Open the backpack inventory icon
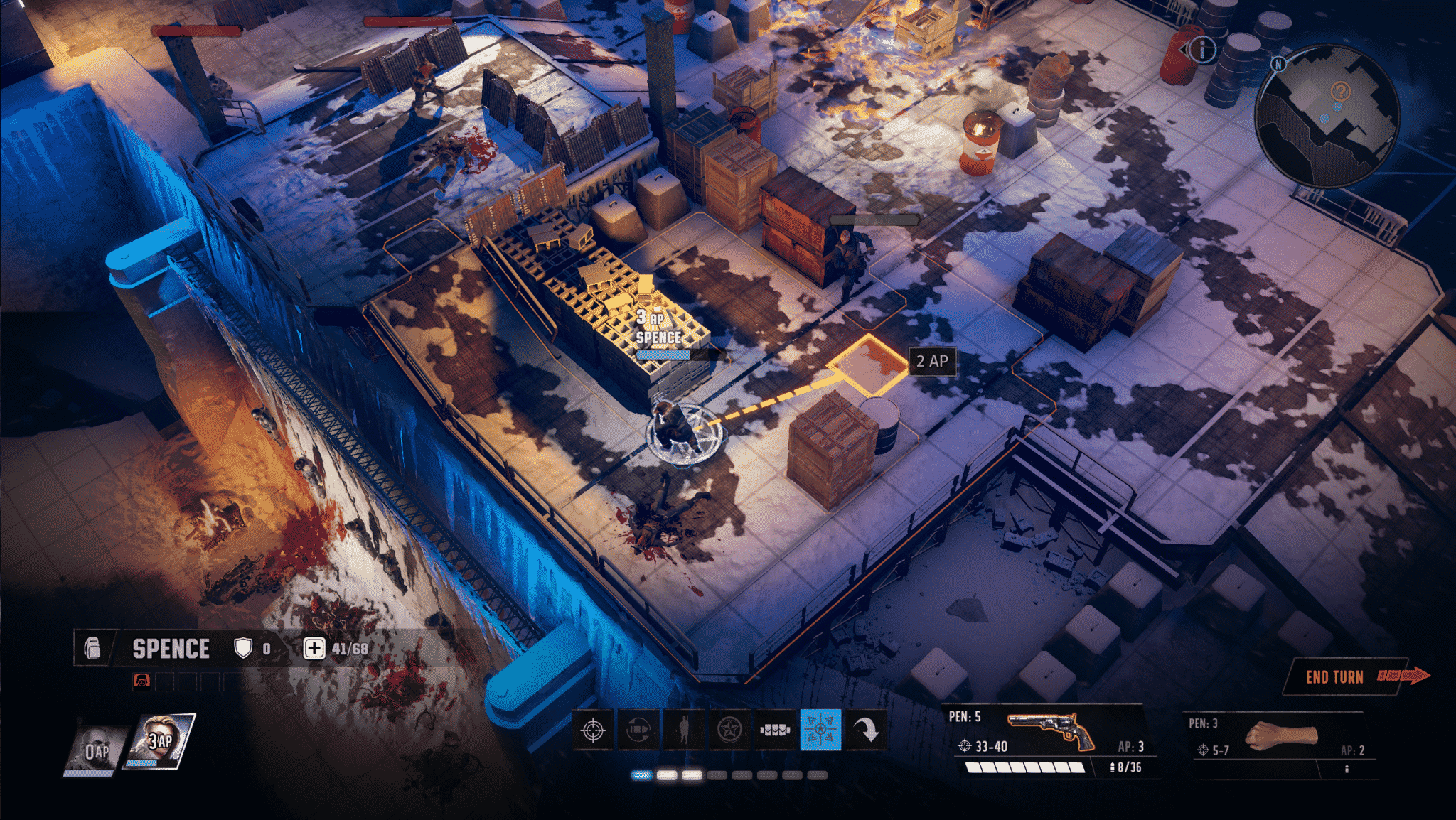 pos(92,648)
